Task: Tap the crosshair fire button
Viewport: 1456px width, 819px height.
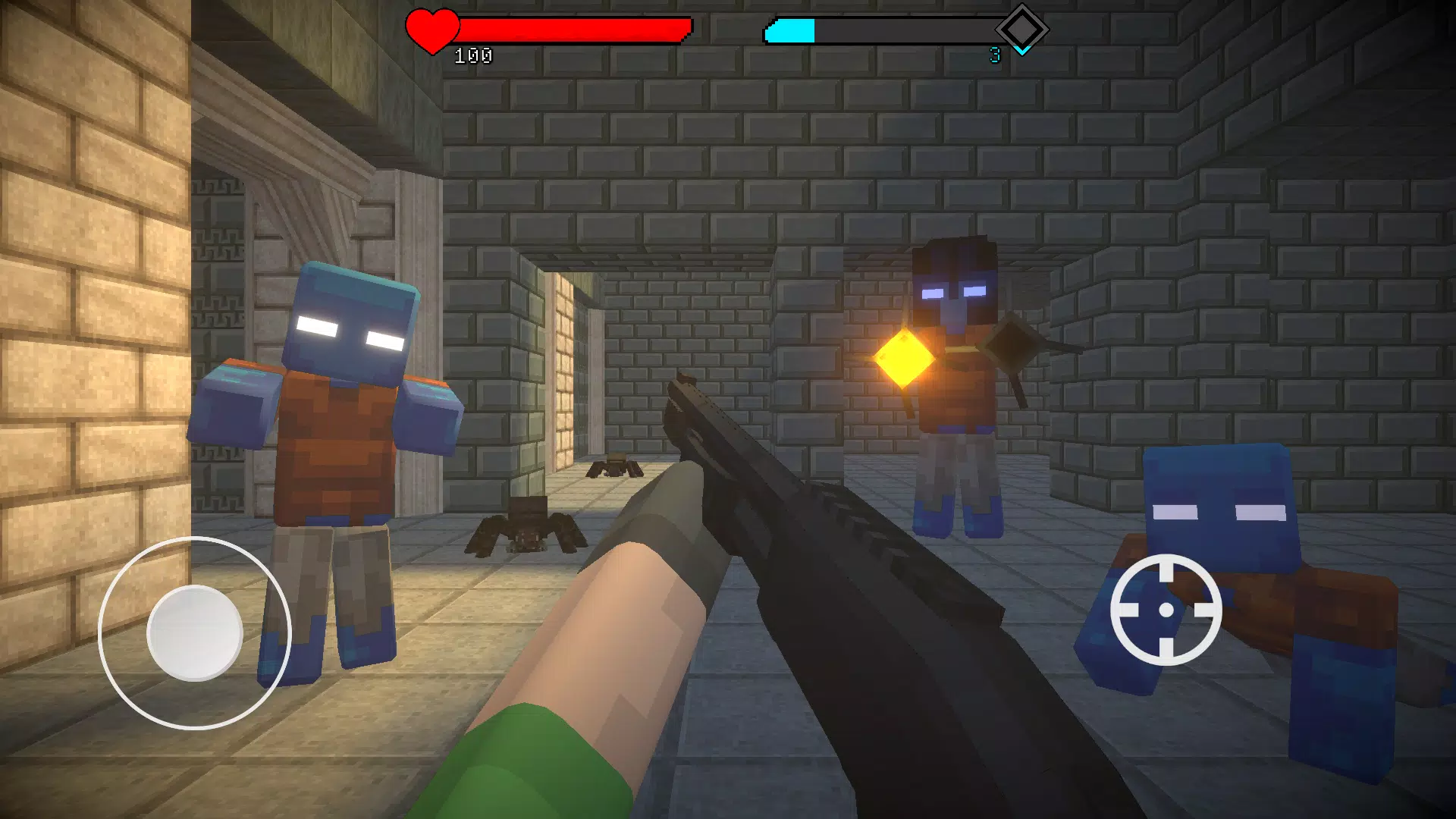Action: 1166,610
